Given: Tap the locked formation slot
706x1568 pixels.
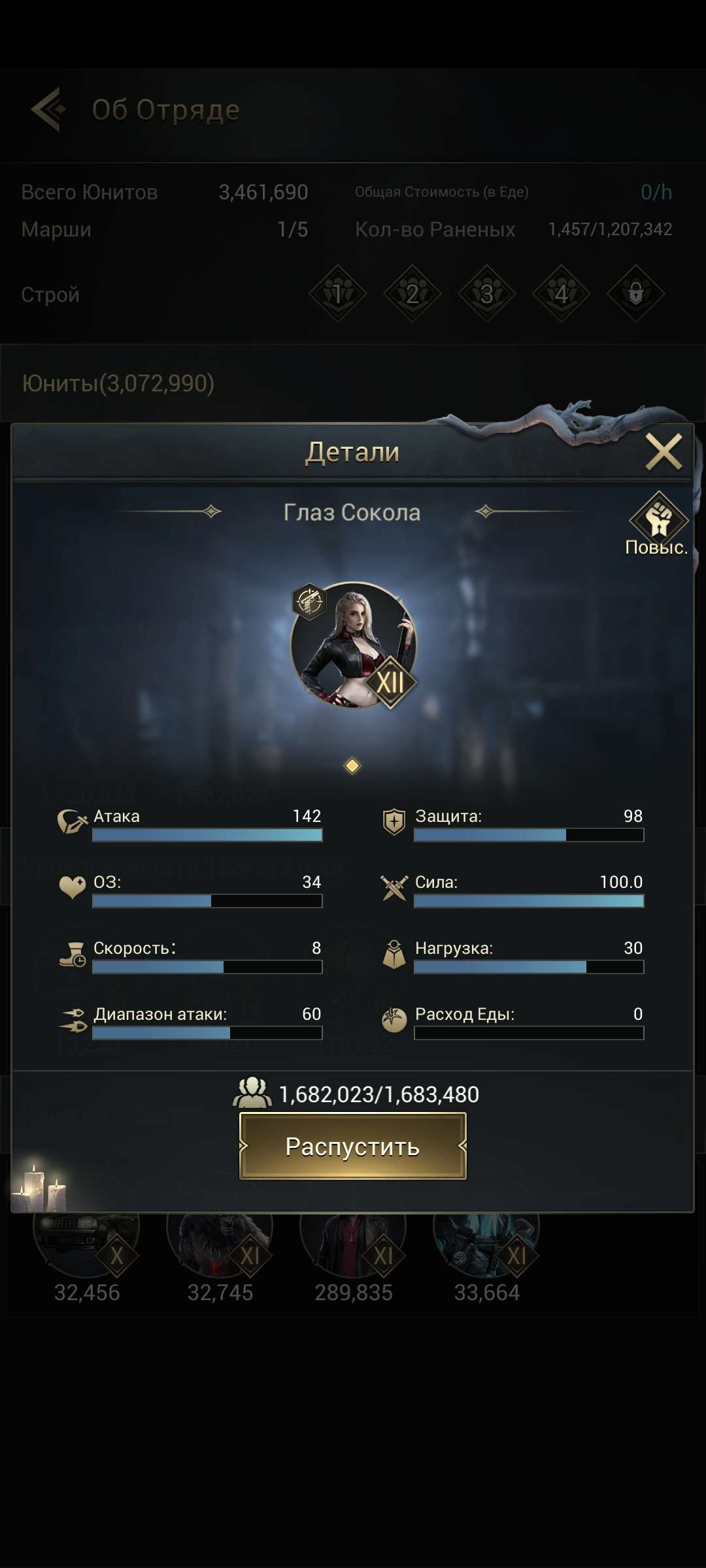Looking at the screenshot, I should click(635, 293).
